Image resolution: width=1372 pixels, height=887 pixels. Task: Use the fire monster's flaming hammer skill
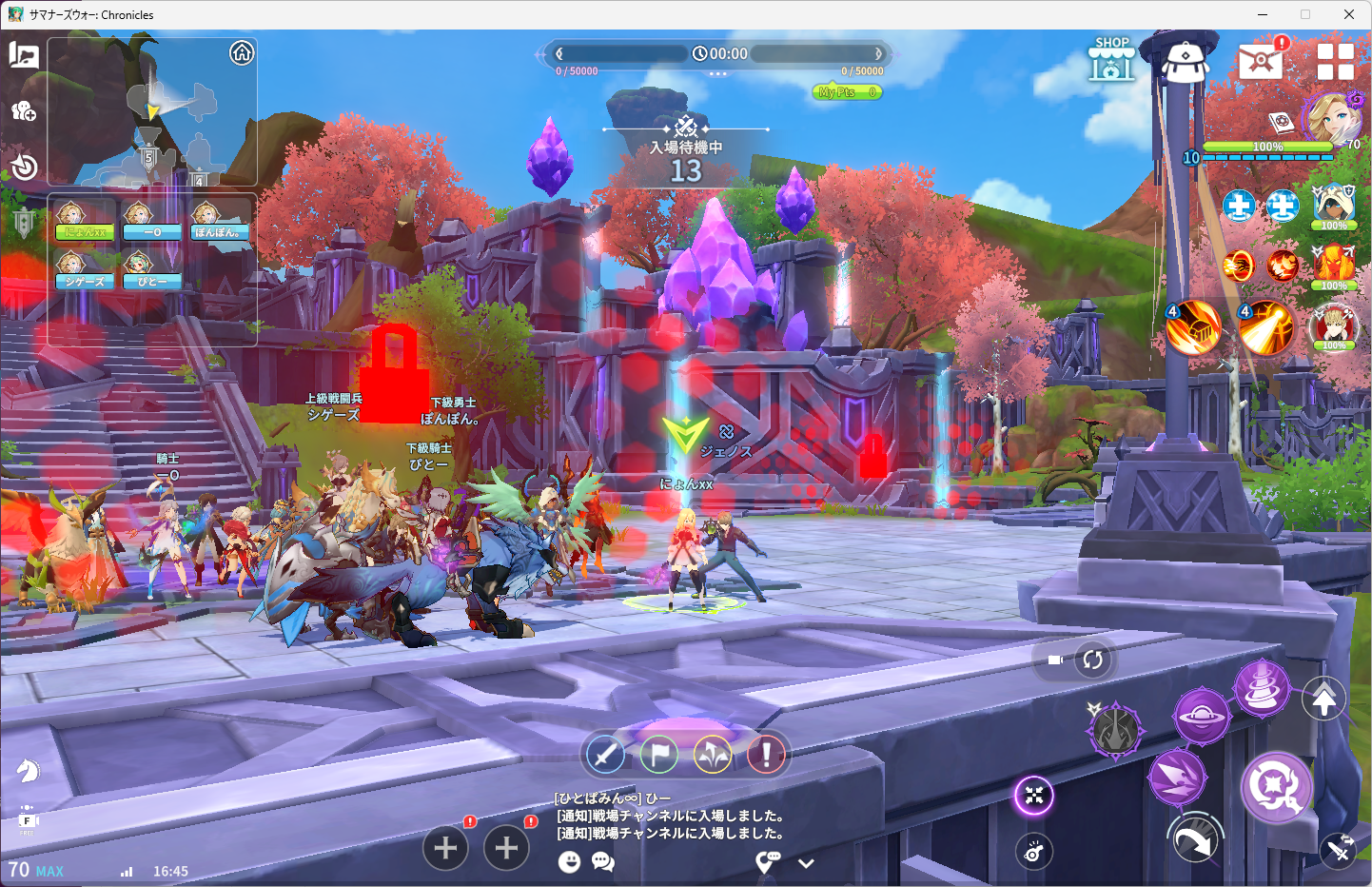pyautogui.click(x=1193, y=326)
